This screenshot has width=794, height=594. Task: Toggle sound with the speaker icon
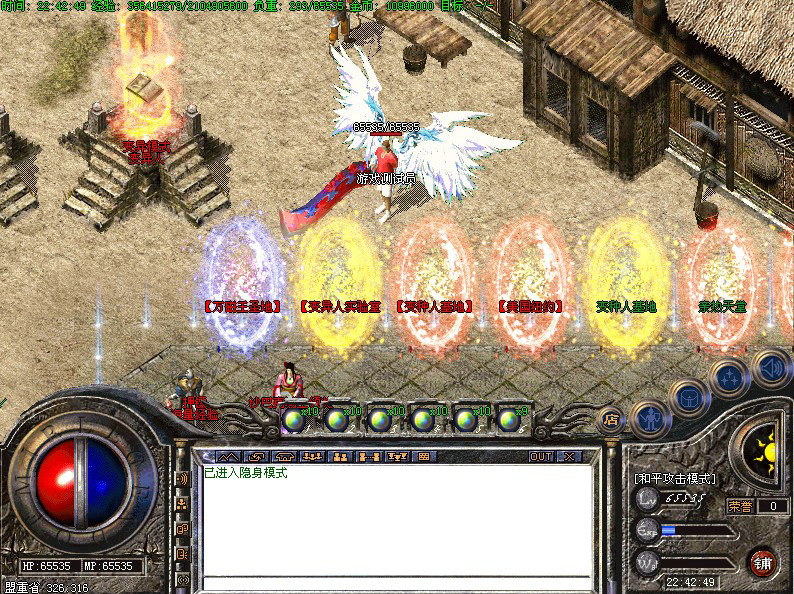click(770, 366)
